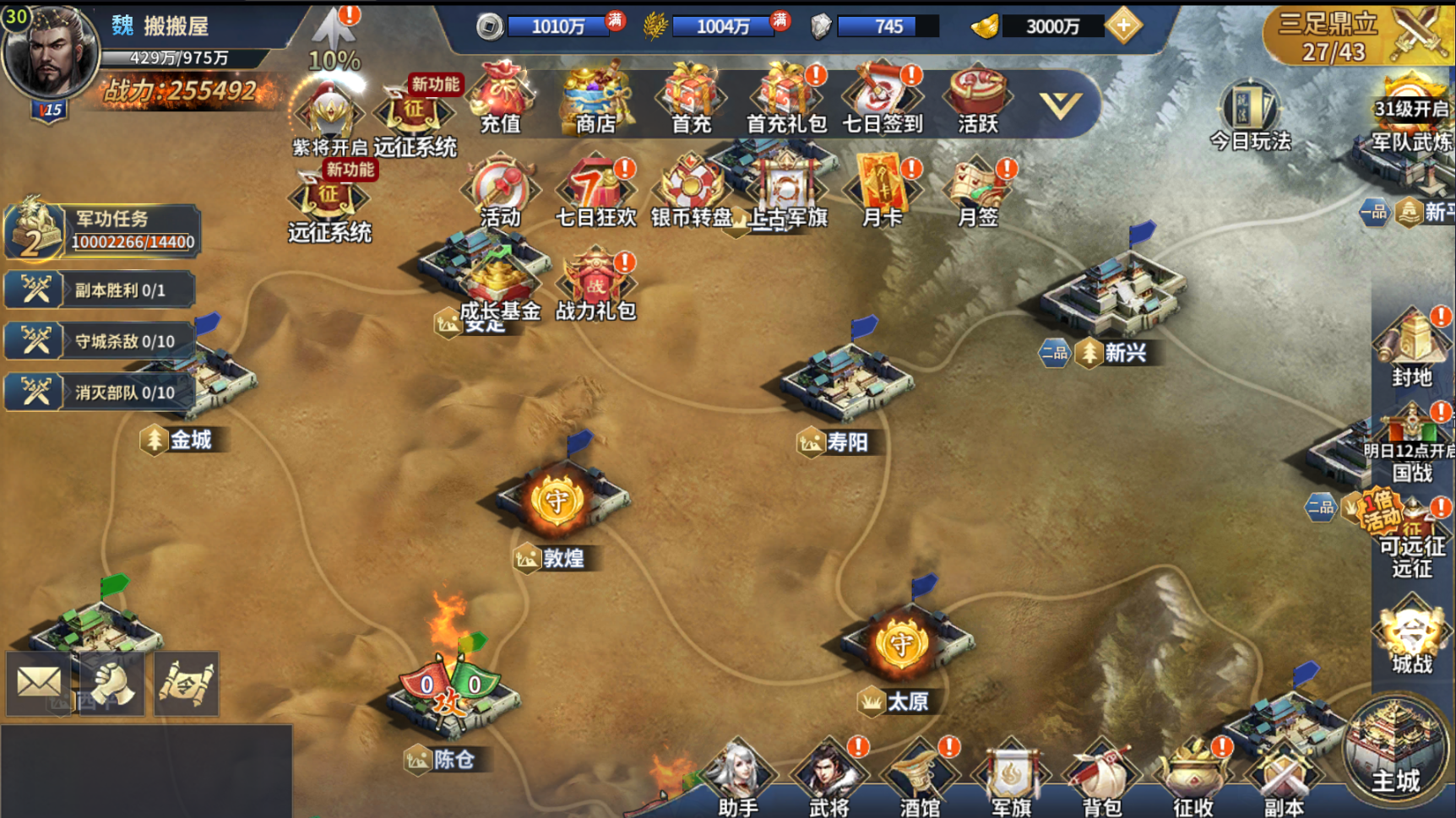Open the 军功任务 merit quest tracker
The height and width of the screenshot is (818, 1456).
[x=102, y=230]
